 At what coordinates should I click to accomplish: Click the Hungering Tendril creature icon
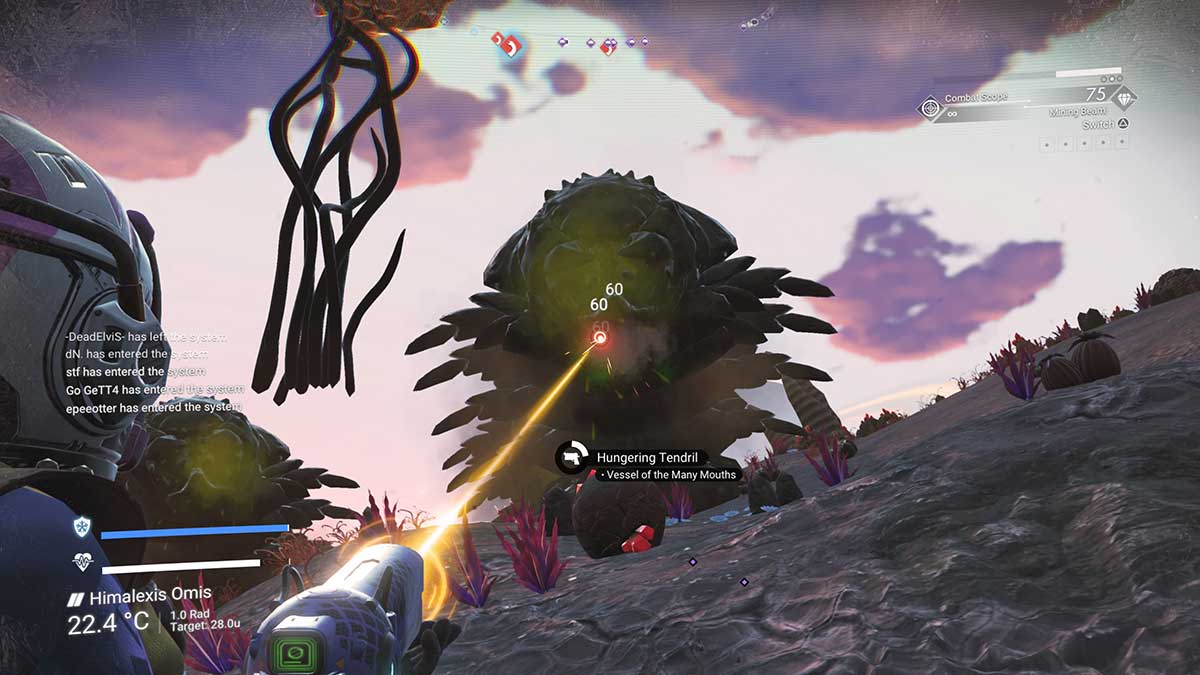(x=573, y=457)
